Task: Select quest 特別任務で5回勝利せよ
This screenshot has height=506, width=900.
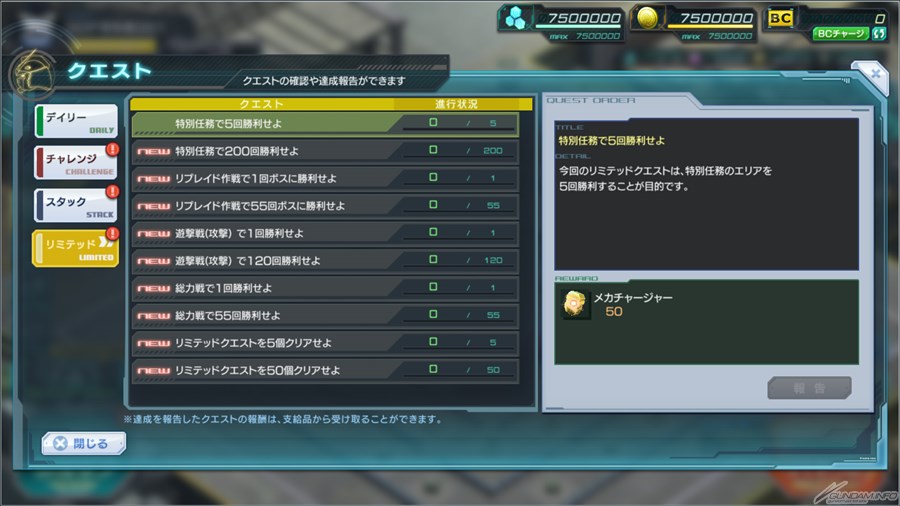Action: coord(325,124)
